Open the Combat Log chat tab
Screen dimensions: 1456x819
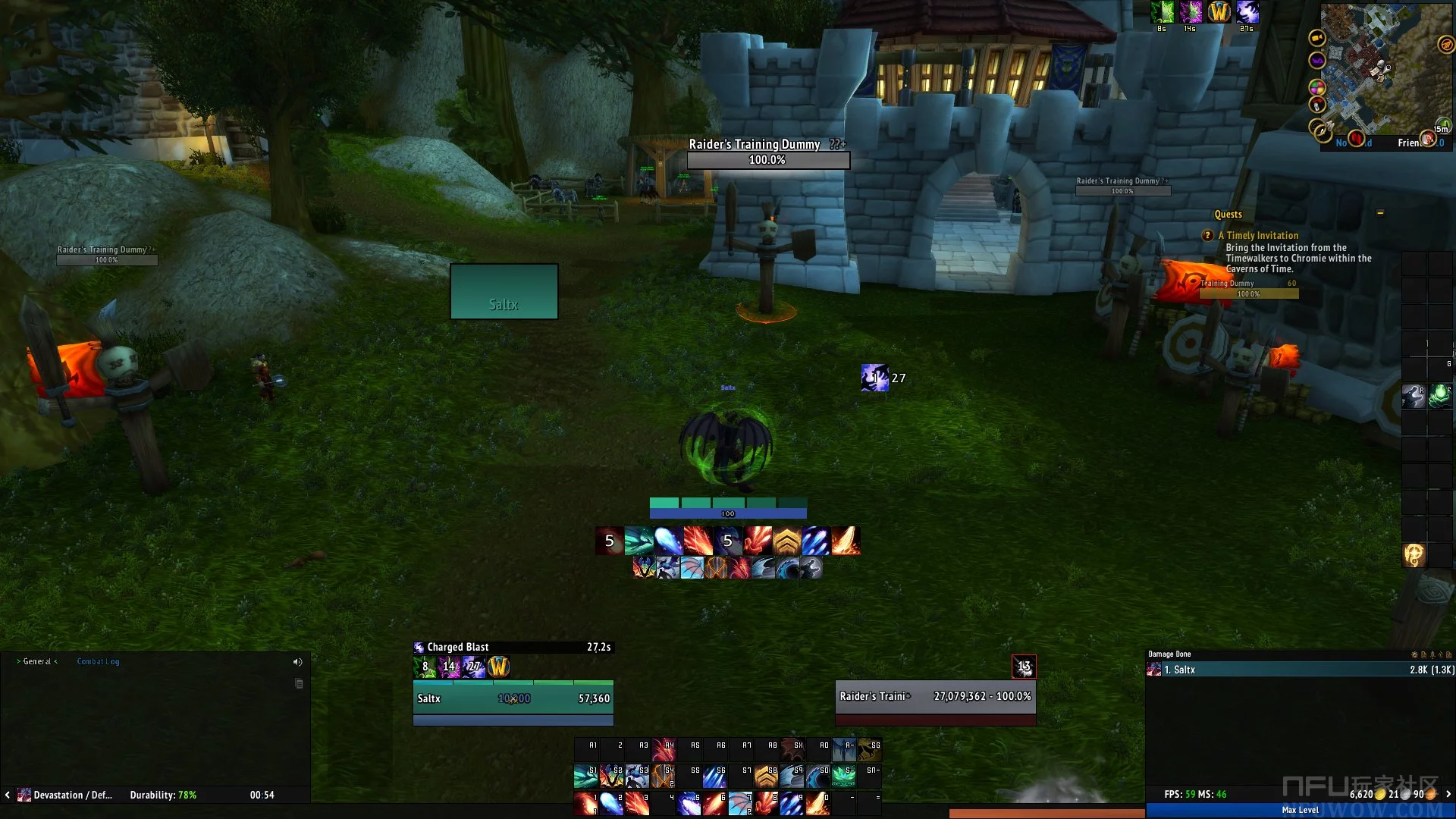[98, 661]
